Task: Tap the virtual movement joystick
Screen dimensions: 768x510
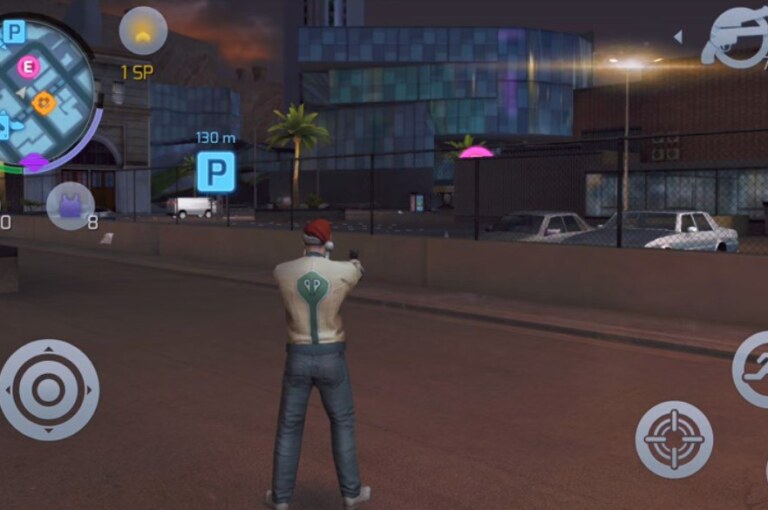Action: pos(48,390)
